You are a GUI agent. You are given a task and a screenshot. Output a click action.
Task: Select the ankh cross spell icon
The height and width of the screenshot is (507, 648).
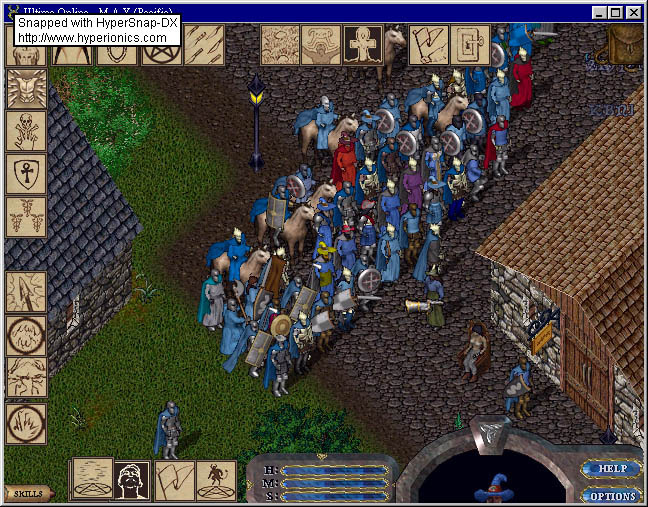[363, 45]
